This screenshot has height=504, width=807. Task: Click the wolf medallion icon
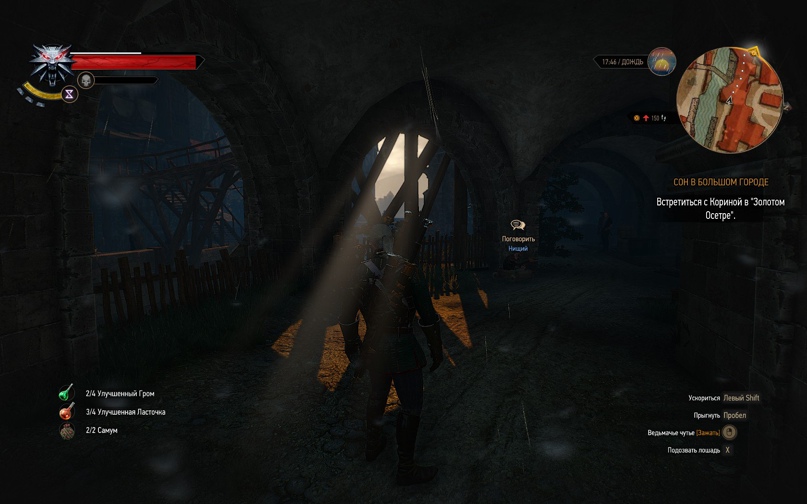50,62
